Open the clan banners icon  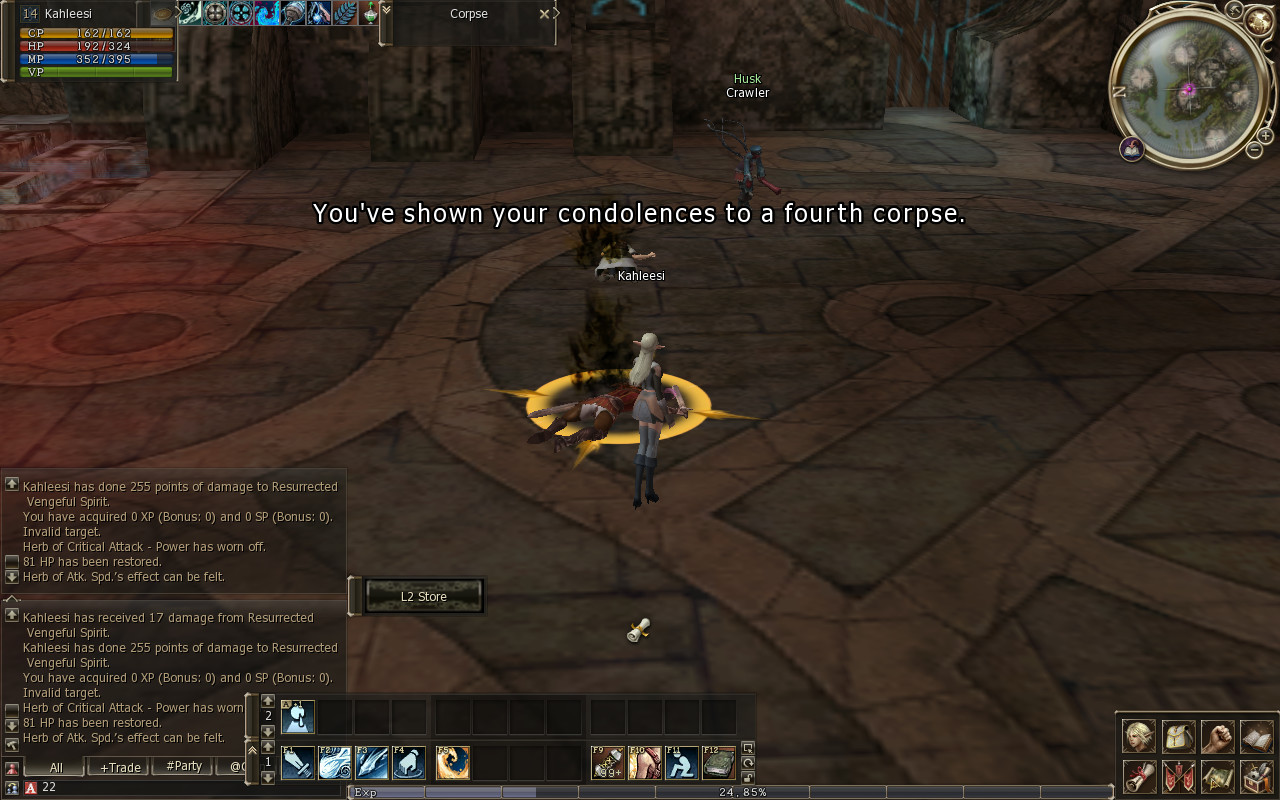click(1178, 776)
